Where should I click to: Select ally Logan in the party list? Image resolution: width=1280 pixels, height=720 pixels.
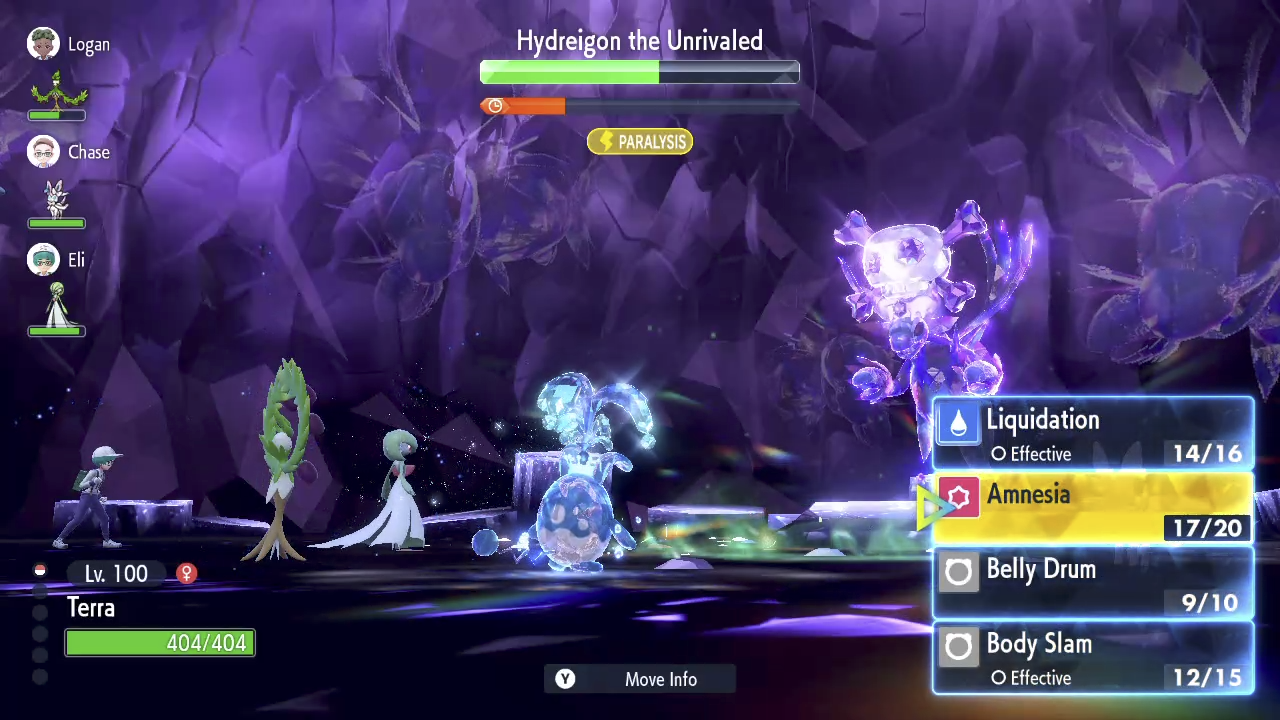pyautogui.click(x=68, y=45)
